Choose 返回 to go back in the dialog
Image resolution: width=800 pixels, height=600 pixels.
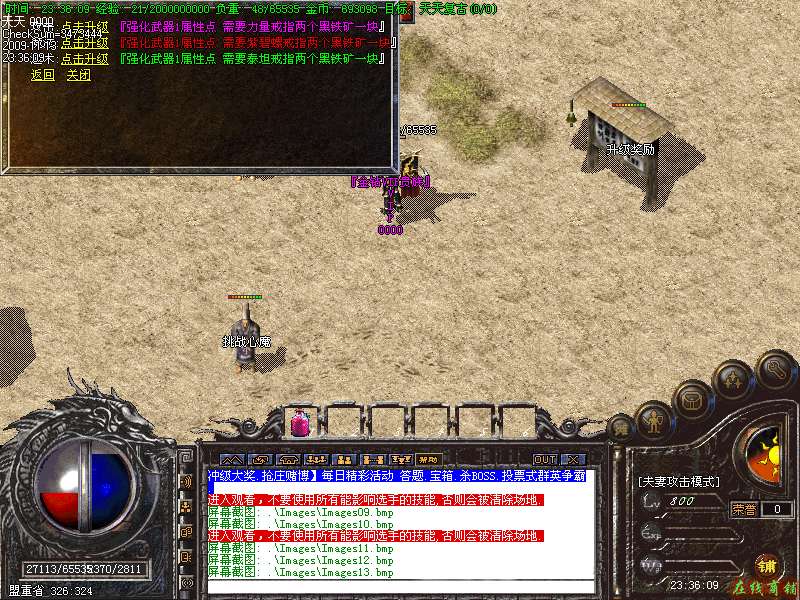pyautogui.click(x=42, y=75)
